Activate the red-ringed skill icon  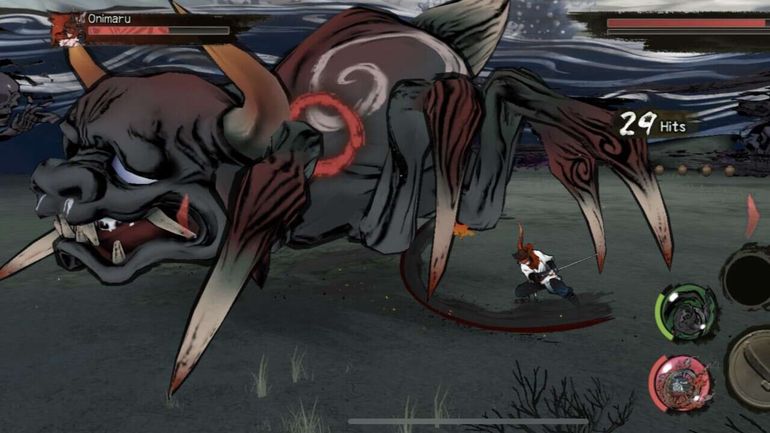pos(681,381)
